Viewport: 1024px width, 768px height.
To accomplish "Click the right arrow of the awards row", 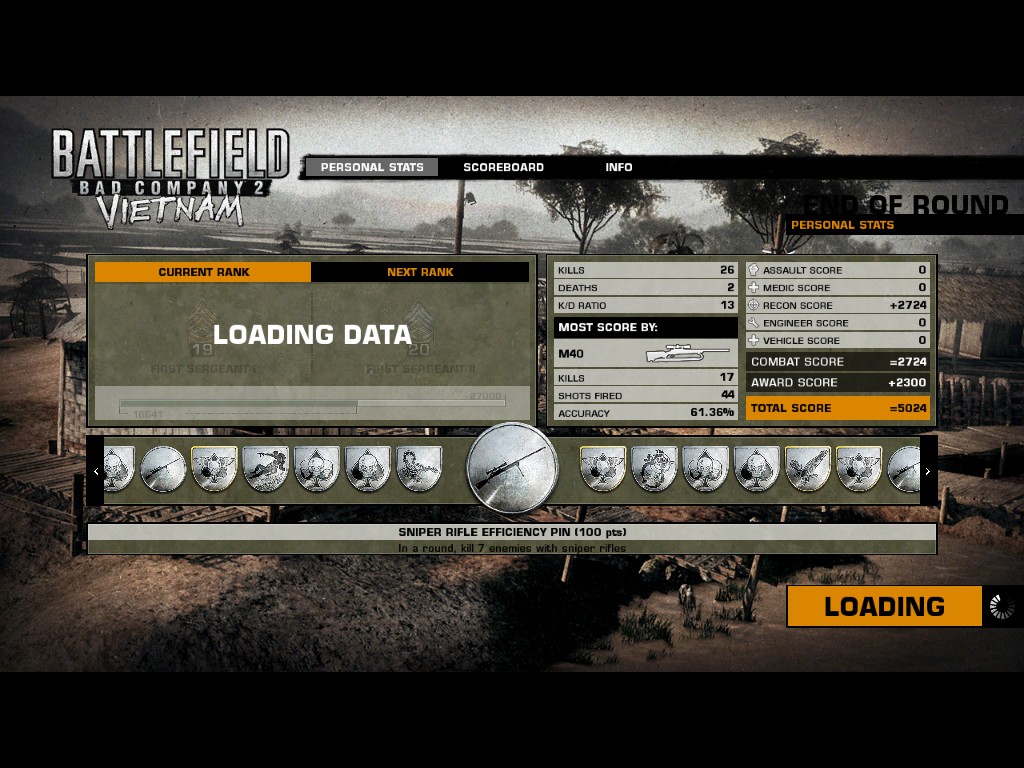I will (x=927, y=471).
